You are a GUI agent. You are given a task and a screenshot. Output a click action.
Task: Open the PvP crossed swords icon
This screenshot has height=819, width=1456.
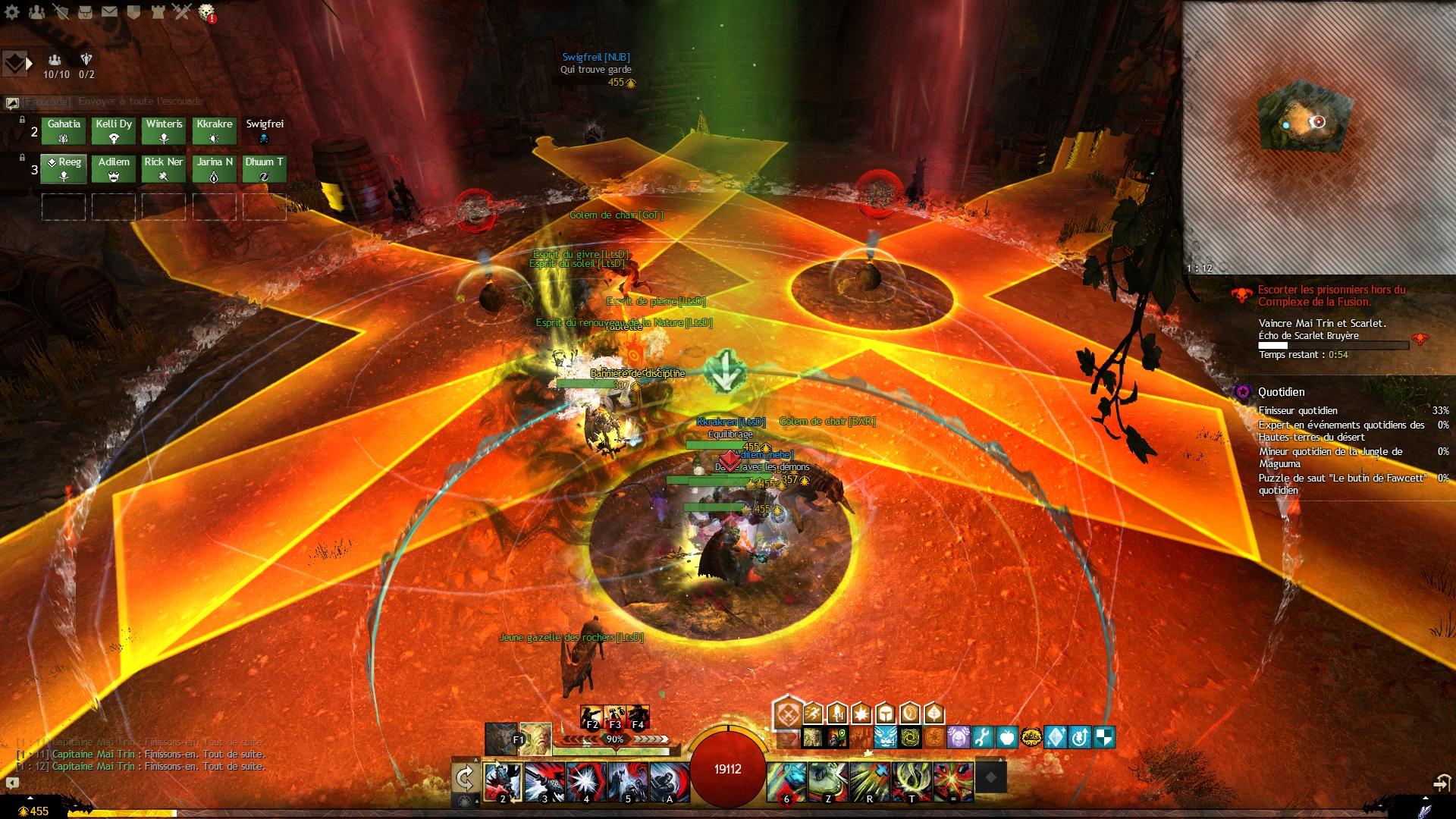click(x=182, y=11)
